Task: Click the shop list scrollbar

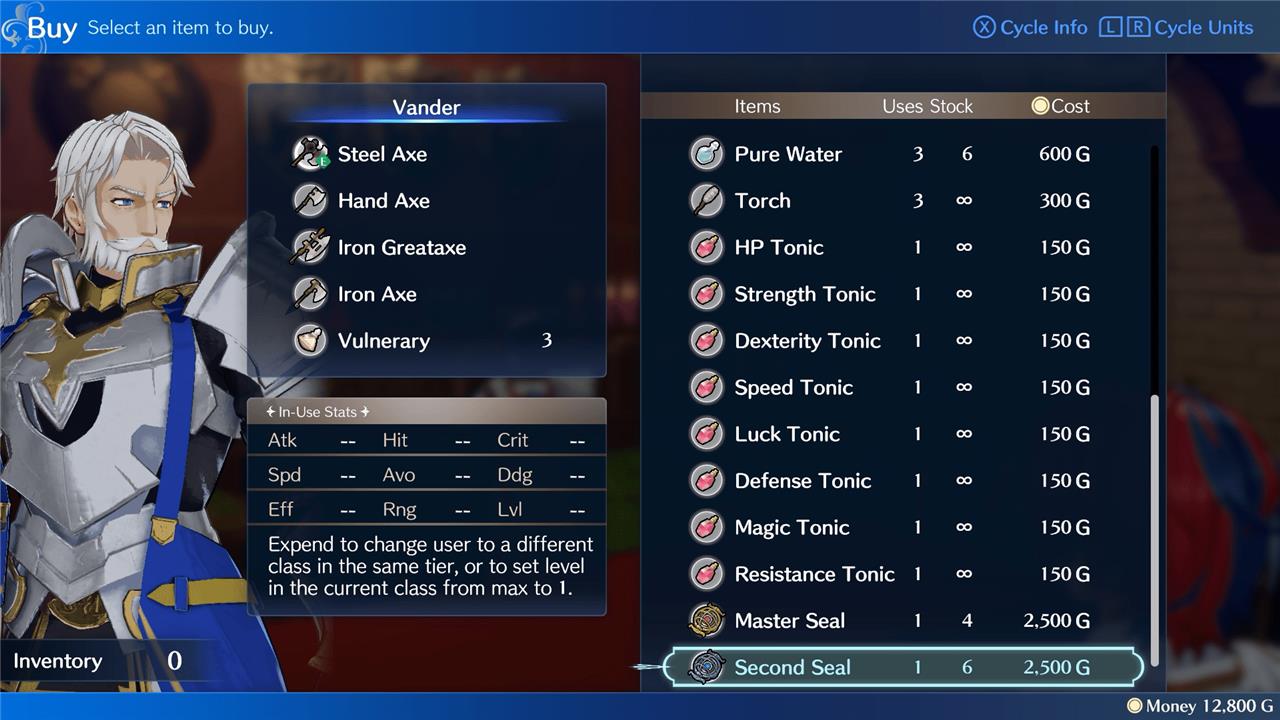Action: [1155, 528]
